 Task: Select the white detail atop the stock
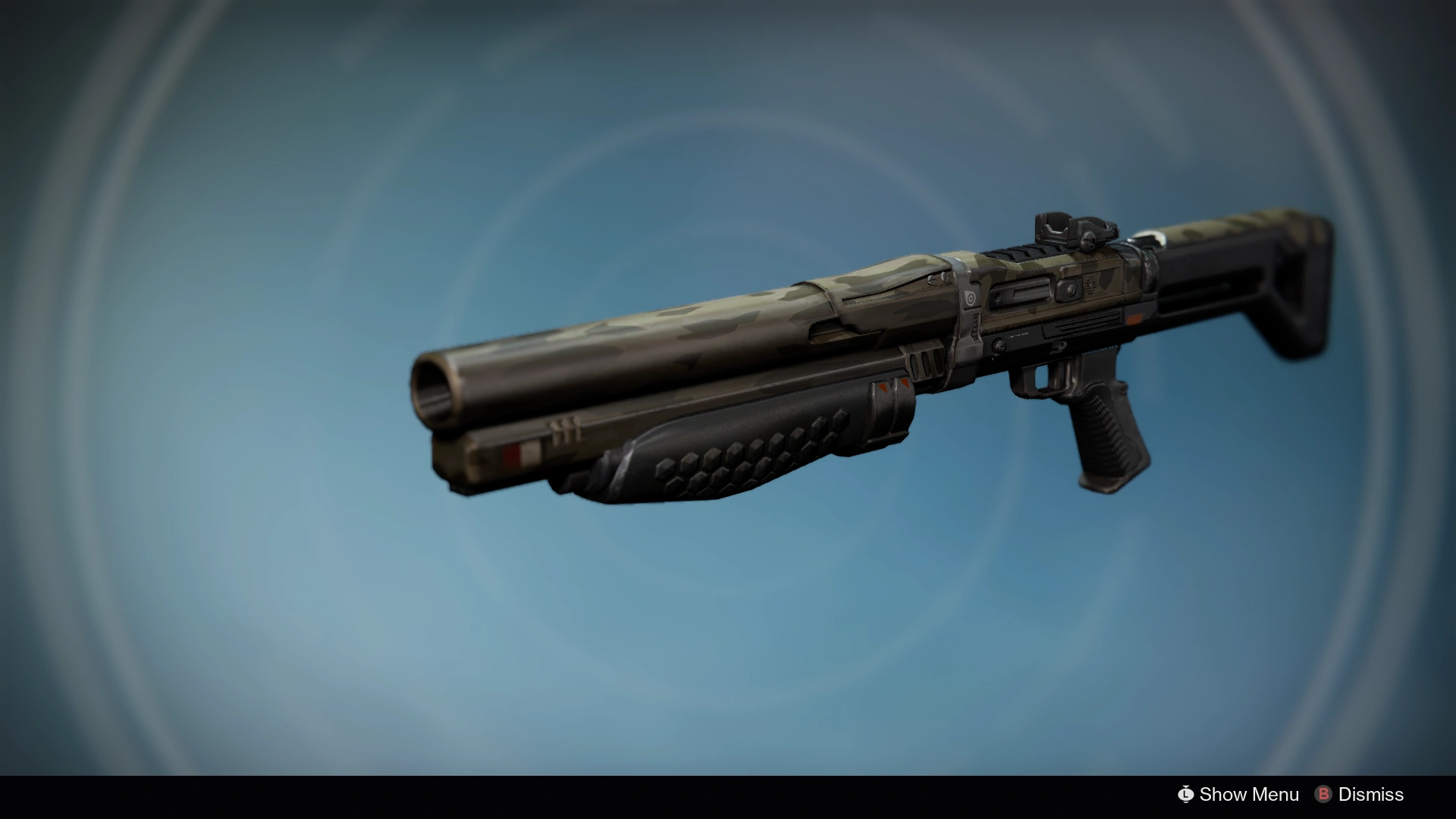(1153, 237)
